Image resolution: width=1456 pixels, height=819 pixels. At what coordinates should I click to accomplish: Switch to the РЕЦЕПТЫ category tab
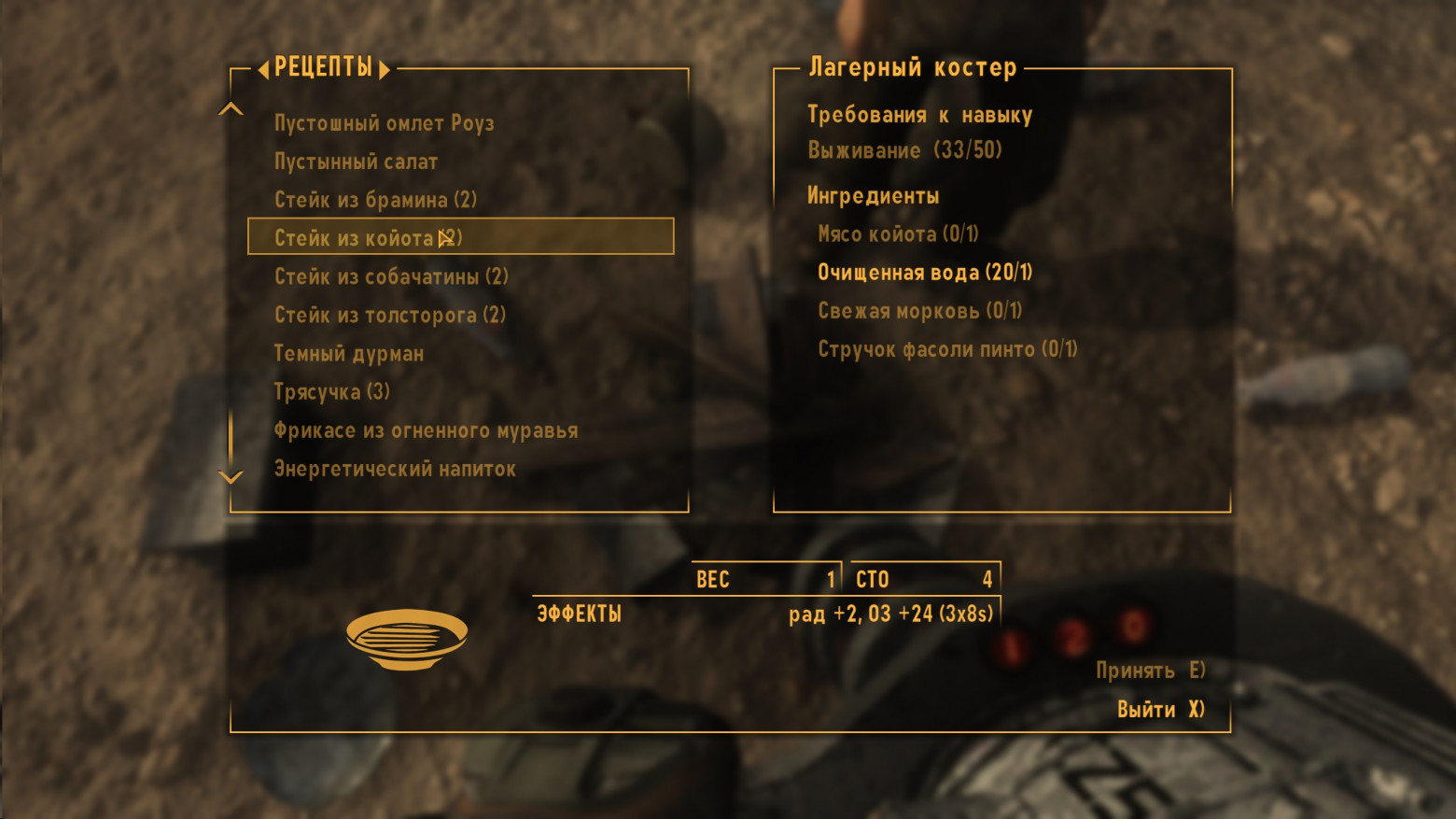tap(324, 67)
